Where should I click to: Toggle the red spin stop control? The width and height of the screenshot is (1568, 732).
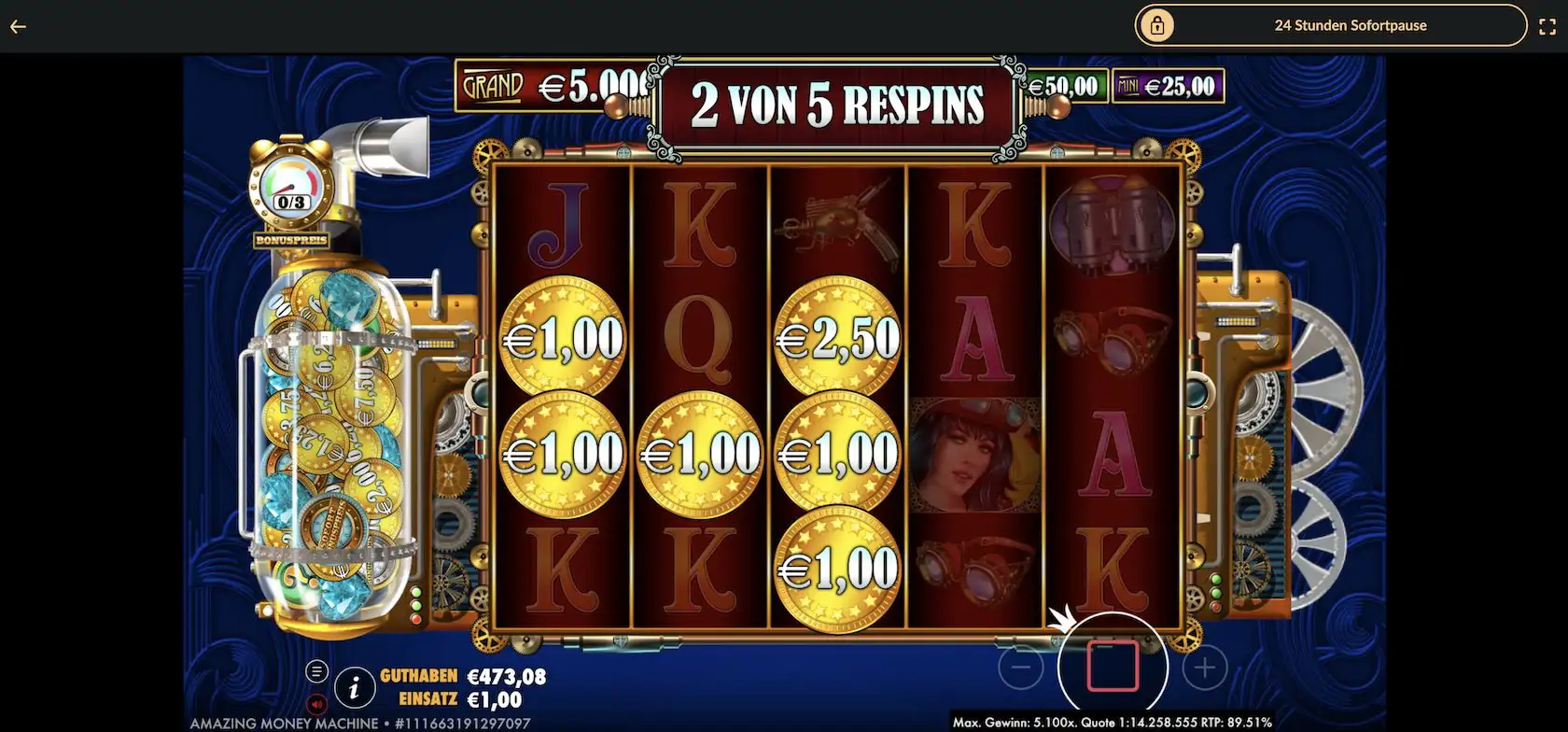(x=1111, y=667)
